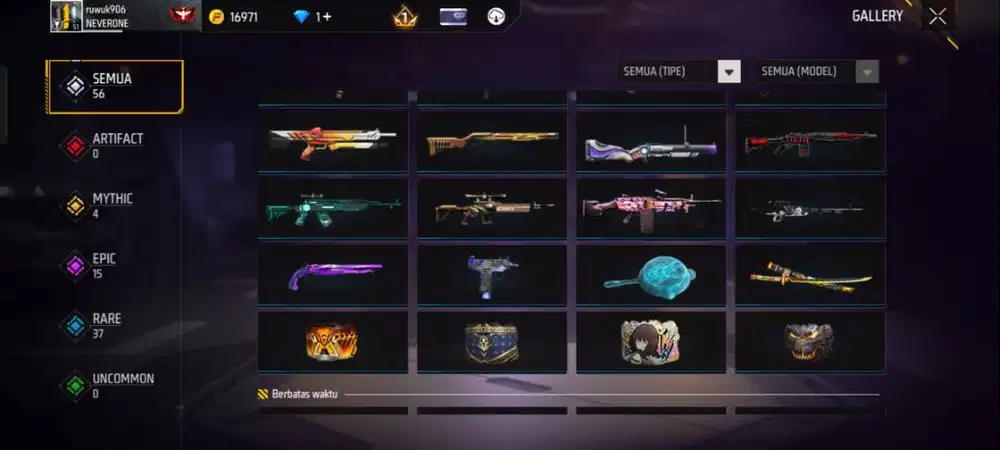The width and height of the screenshot is (1000, 450).
Task: Pick the blue frying pan skin
Action: (651, 274)
